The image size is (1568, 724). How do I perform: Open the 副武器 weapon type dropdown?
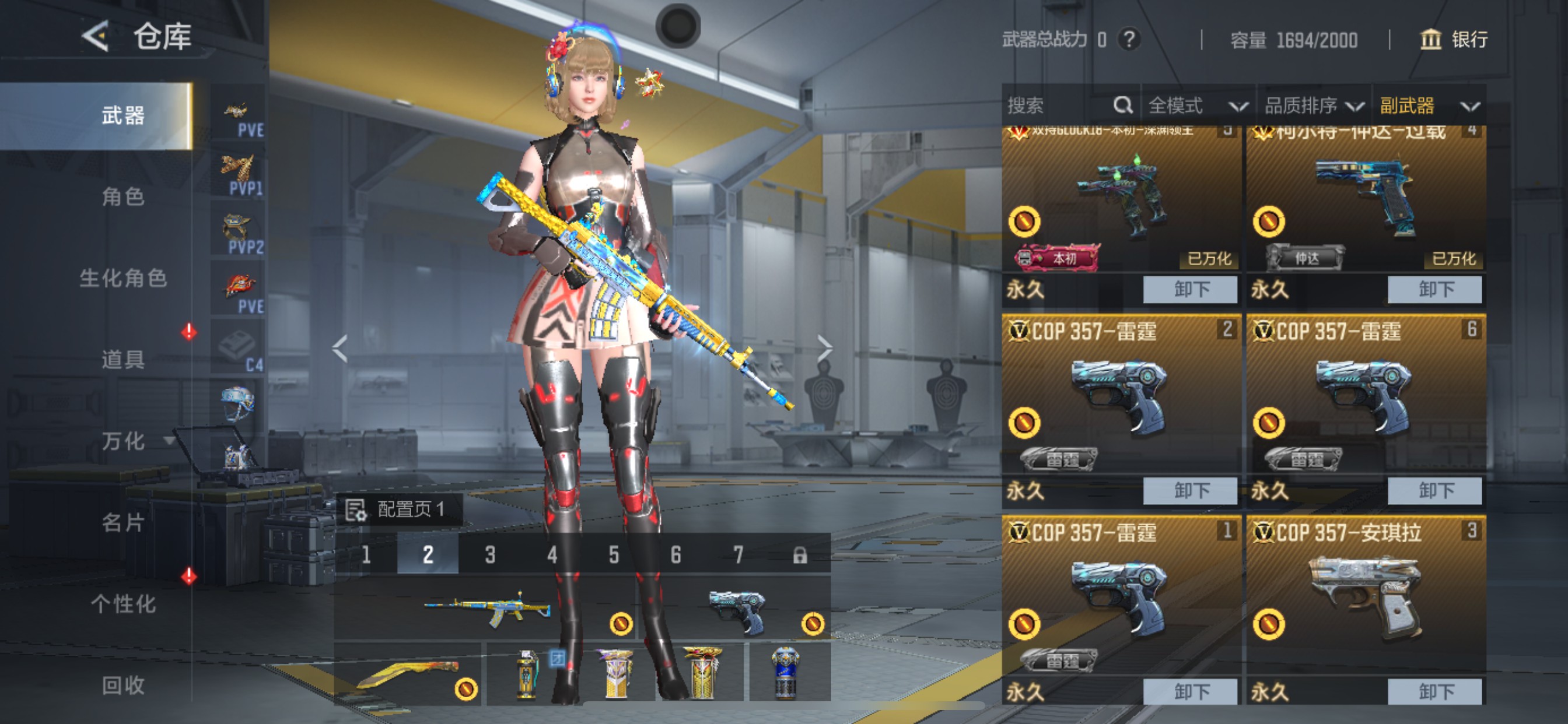1428,106
